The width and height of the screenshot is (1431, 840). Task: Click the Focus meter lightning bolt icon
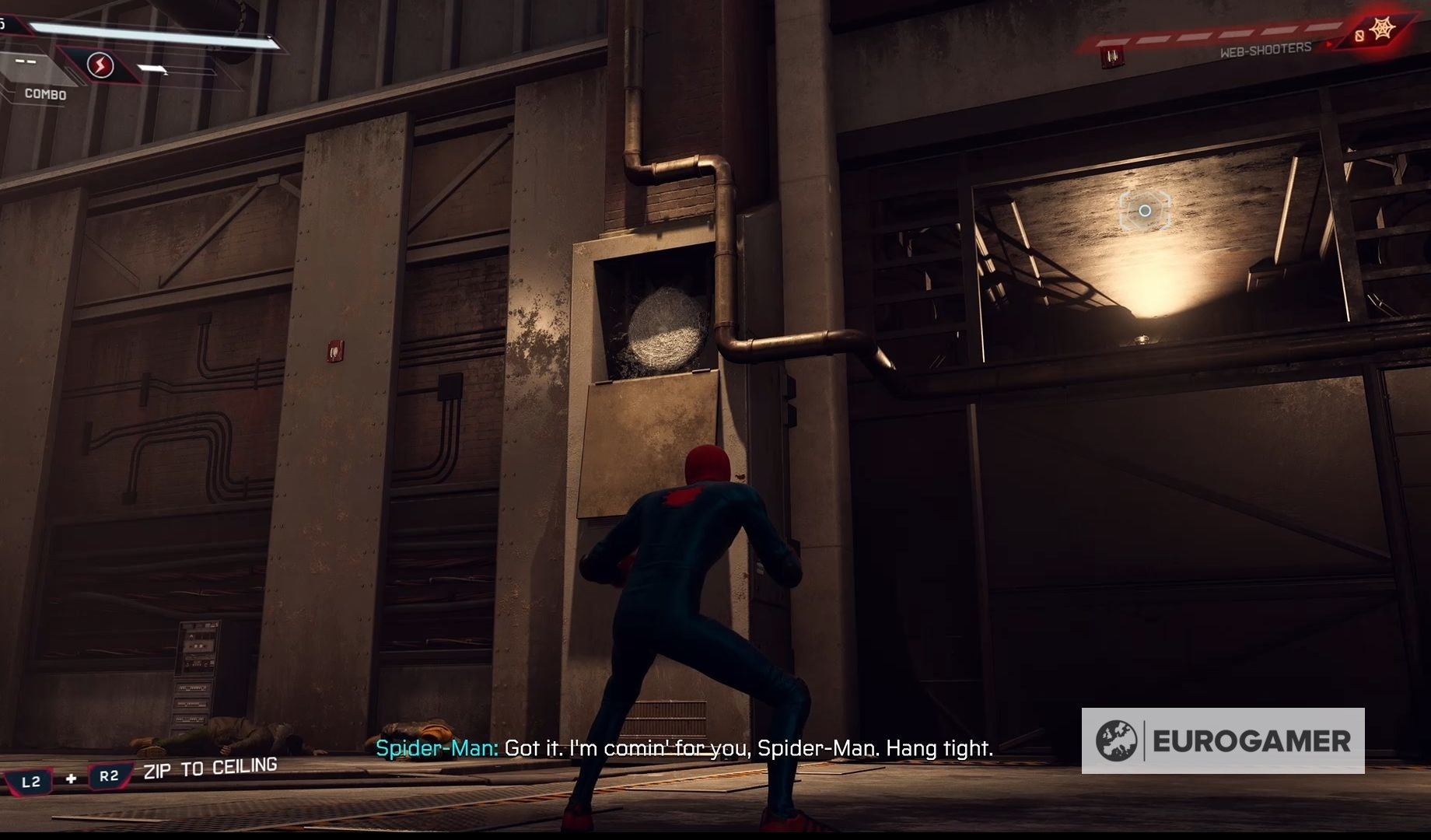pyautogui.click(x=100, y=64)
